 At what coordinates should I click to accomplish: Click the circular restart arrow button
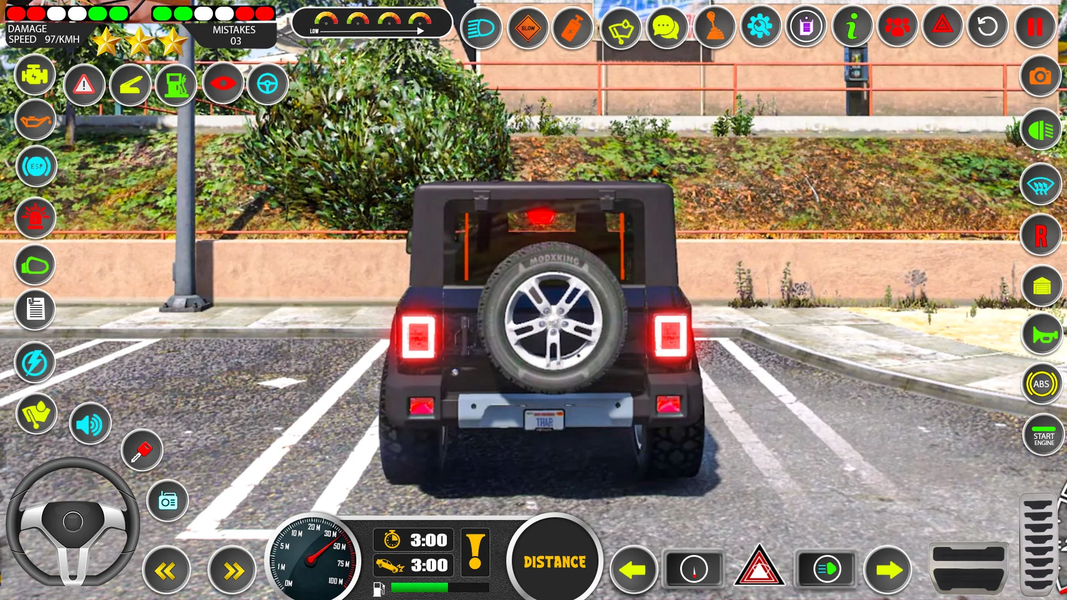pyautogui.click(x=988, y=26)
